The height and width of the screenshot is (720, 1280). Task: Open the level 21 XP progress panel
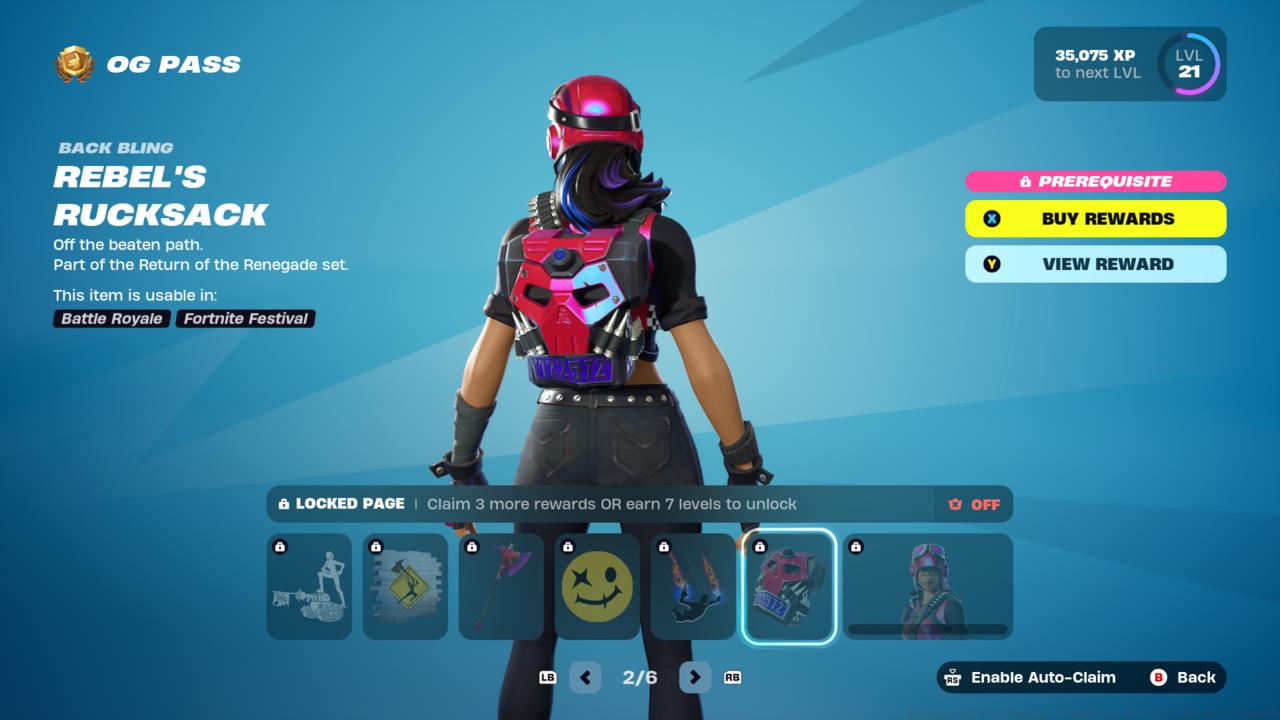pos(1129,64)
